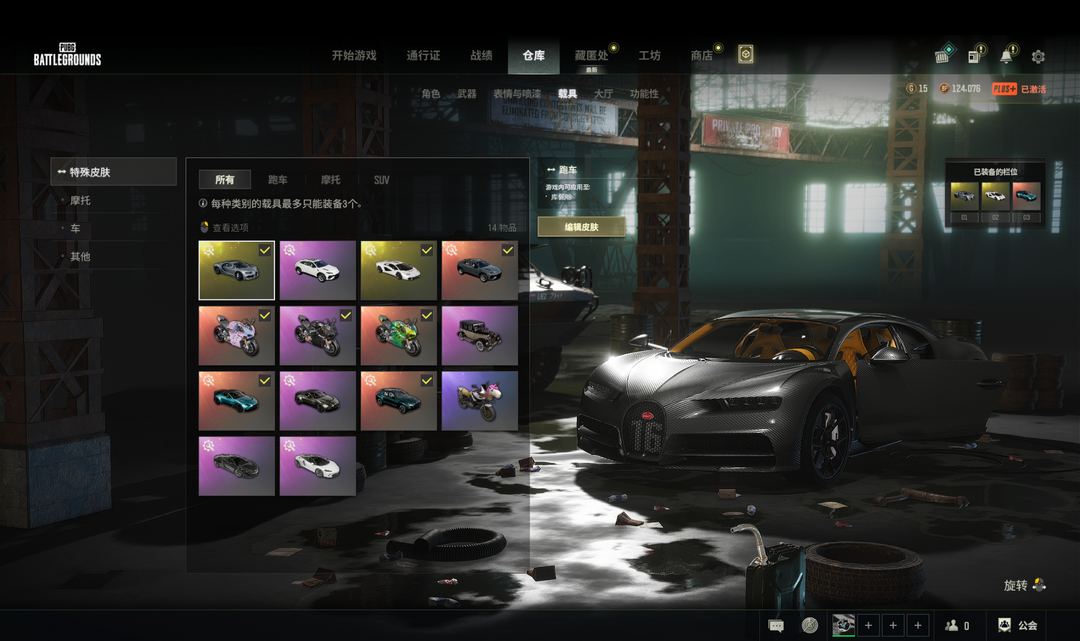
Task: Open the notifications bell icon
Action: pyautogui.click(x=1006, y=57)
